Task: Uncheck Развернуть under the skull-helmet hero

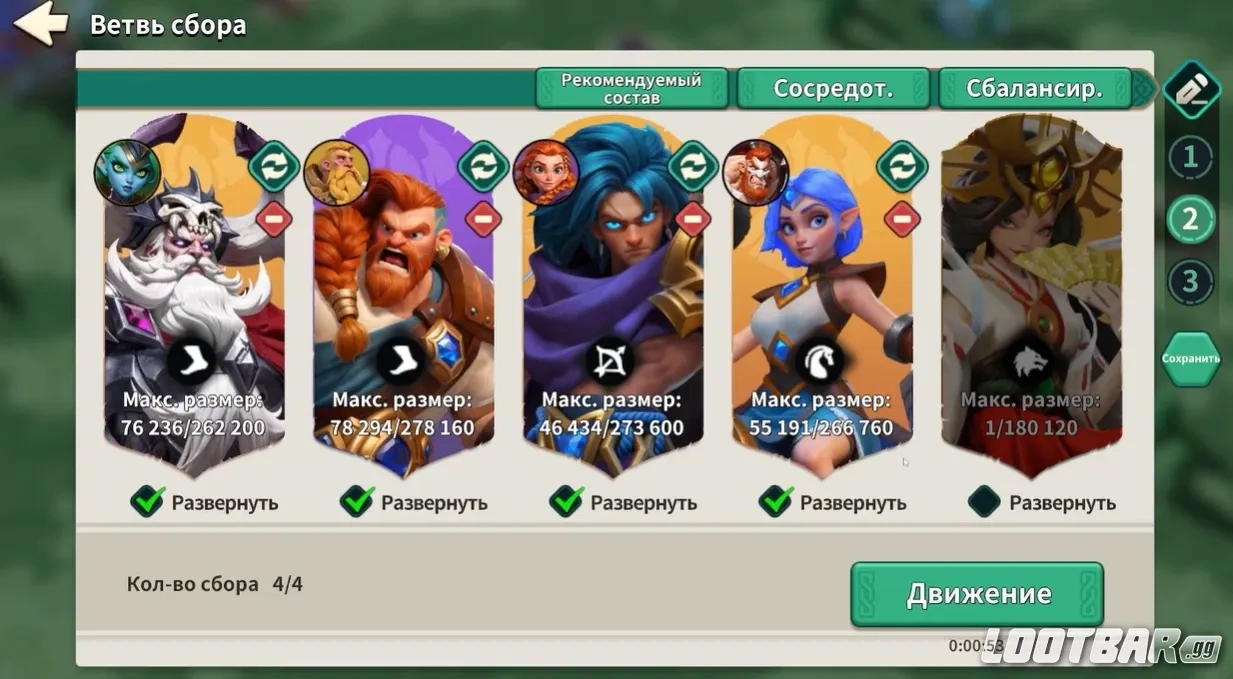Action: click(148, 502)
